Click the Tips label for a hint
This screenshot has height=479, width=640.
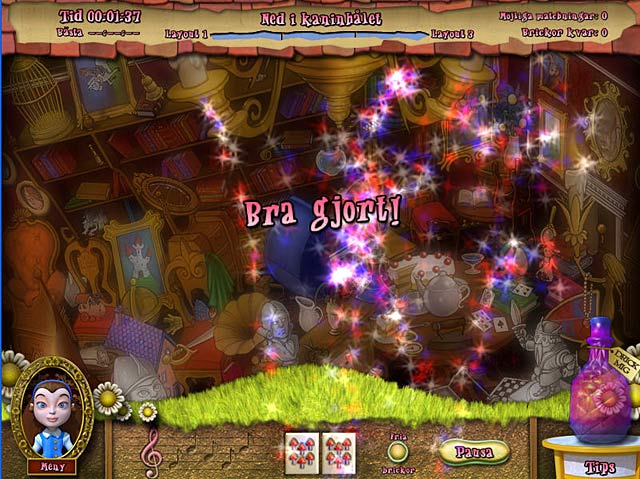pos(600,466)
